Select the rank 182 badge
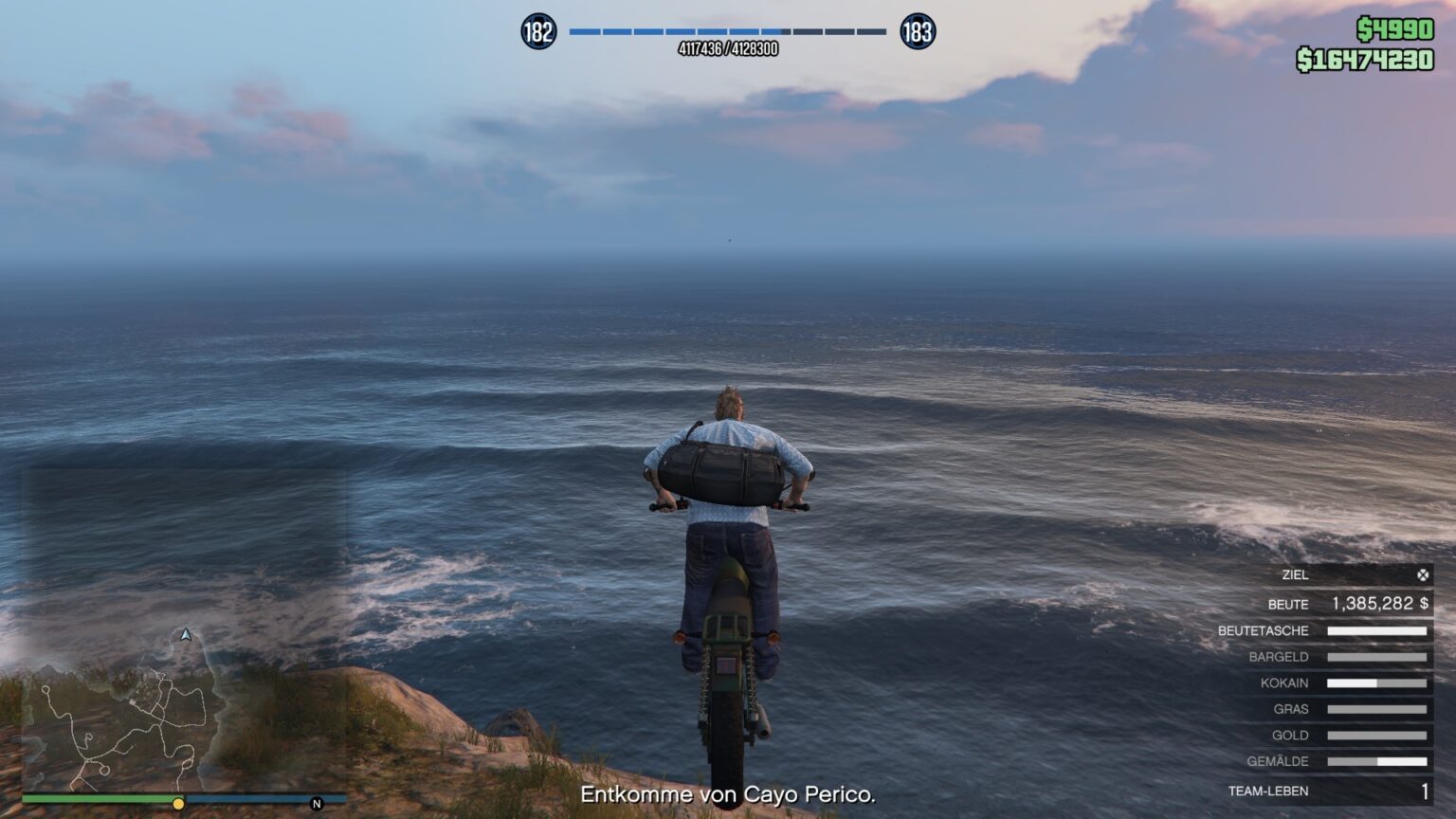 (x=538, y=32)
